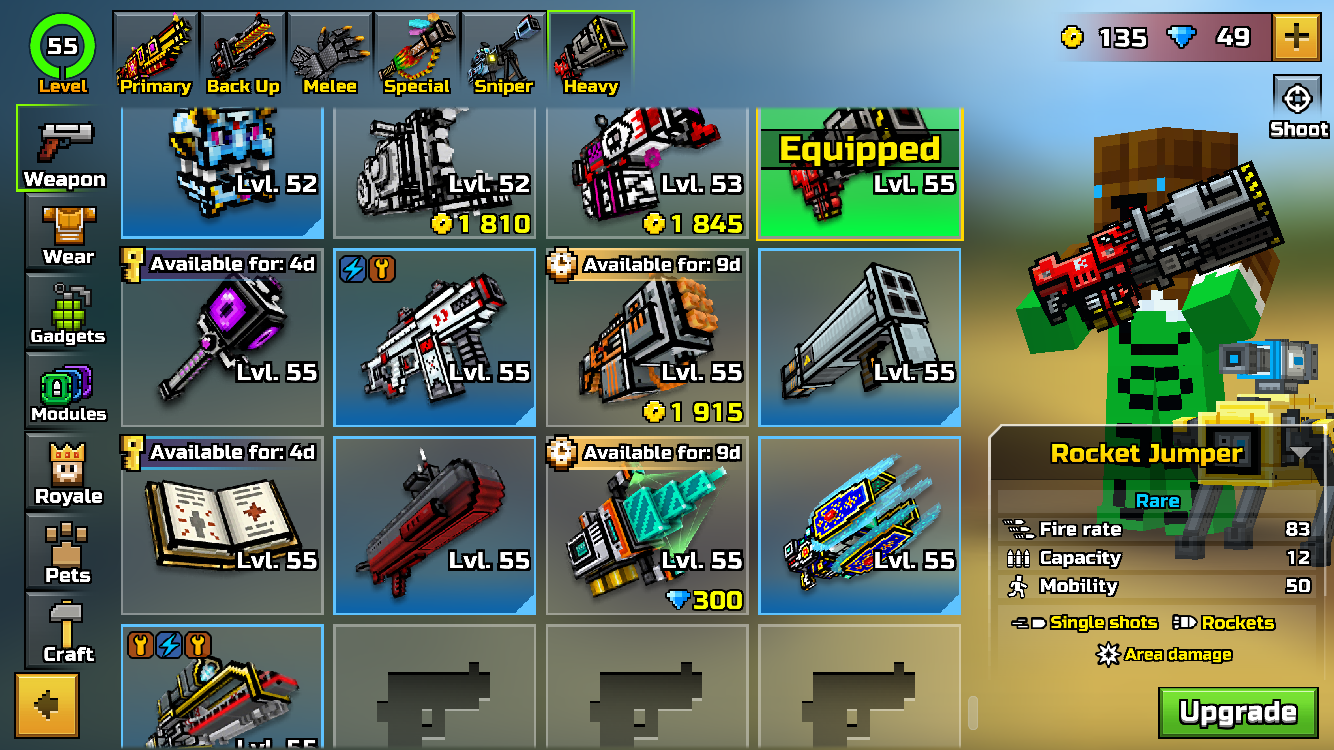Screen dimensions: 1334x750
Task: Select the purple hammer available for 4d
Action: pos(221,338)
